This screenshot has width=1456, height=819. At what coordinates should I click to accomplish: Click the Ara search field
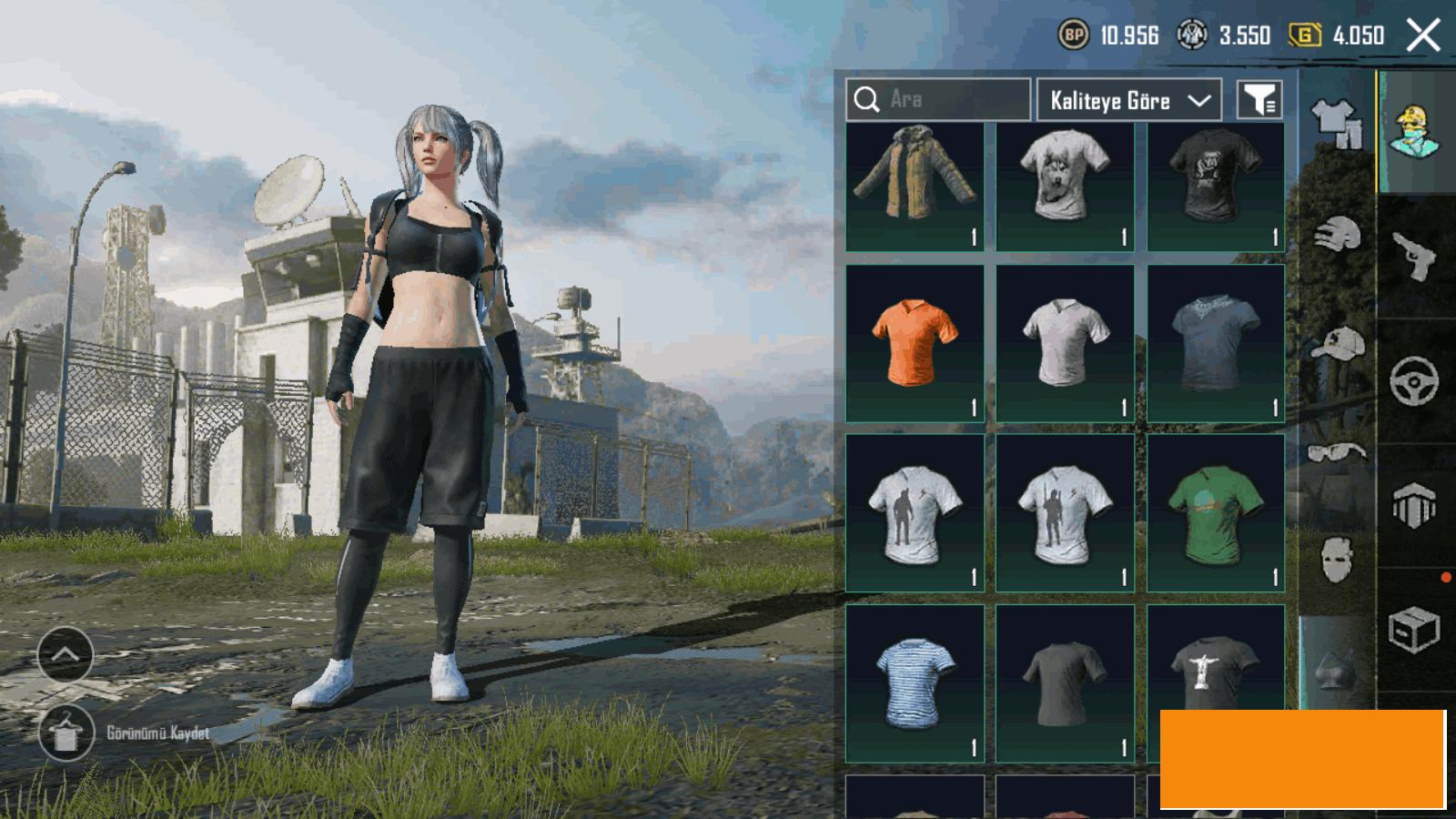tap(938, 99)
